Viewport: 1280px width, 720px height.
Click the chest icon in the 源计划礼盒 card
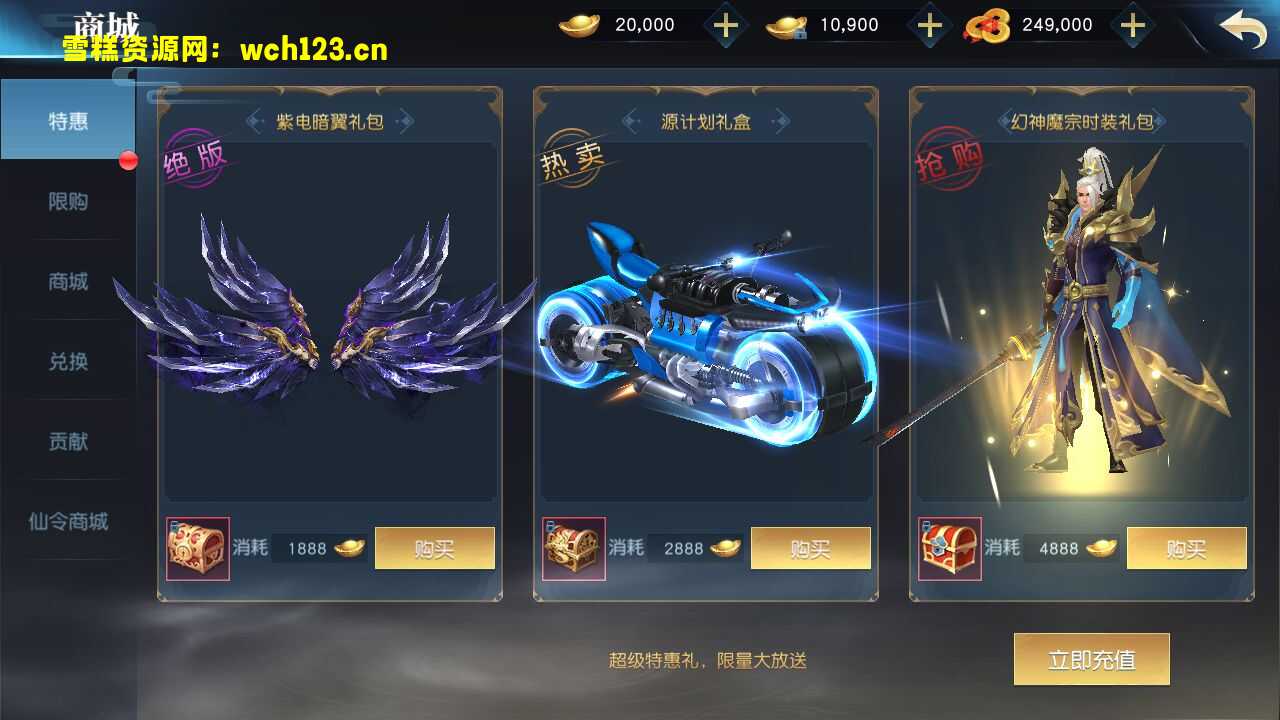574,548
